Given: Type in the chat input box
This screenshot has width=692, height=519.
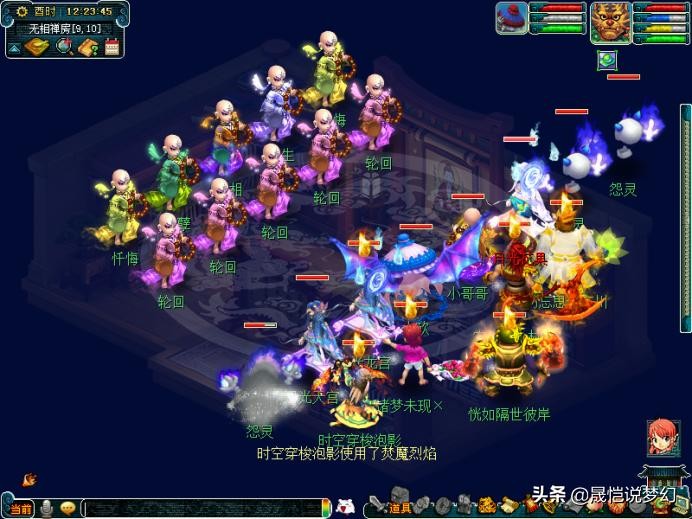Looking at the screenshot, I should [x=200, y=508].
